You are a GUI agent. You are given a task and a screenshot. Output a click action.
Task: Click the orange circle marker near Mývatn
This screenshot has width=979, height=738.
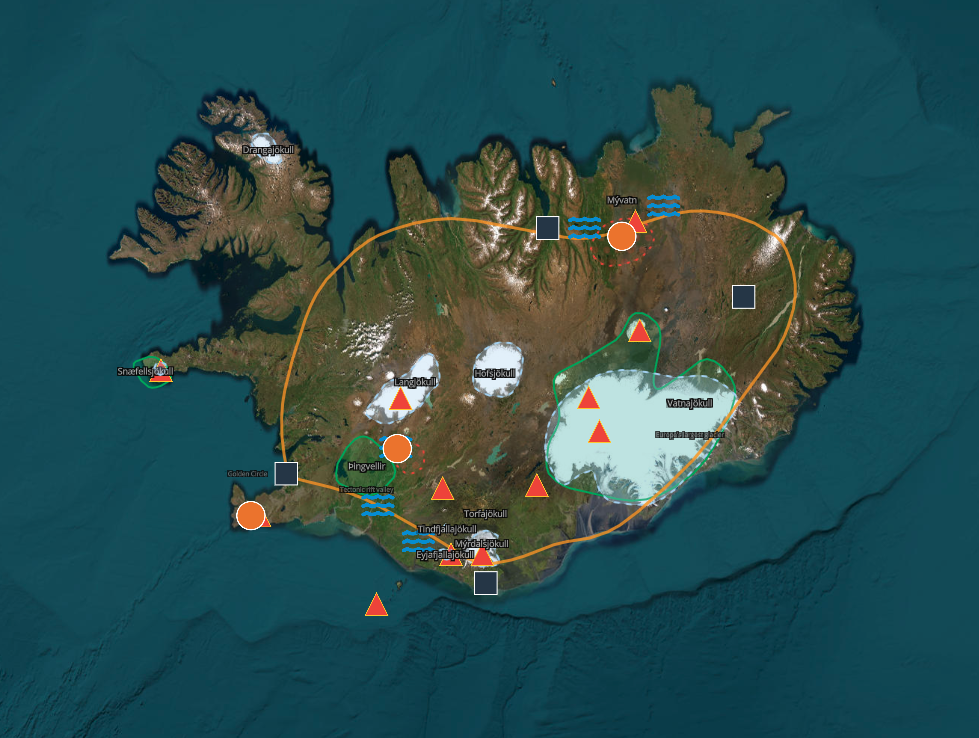(621, 236)
